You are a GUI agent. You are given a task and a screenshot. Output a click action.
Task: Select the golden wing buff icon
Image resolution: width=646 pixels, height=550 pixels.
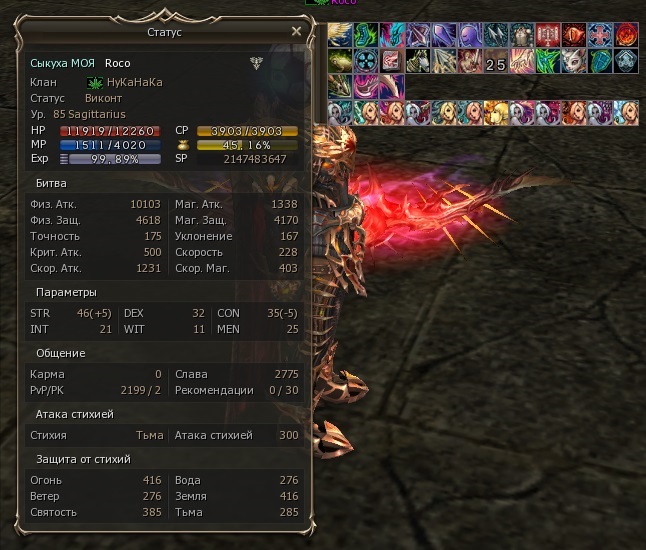coord(339,34)
